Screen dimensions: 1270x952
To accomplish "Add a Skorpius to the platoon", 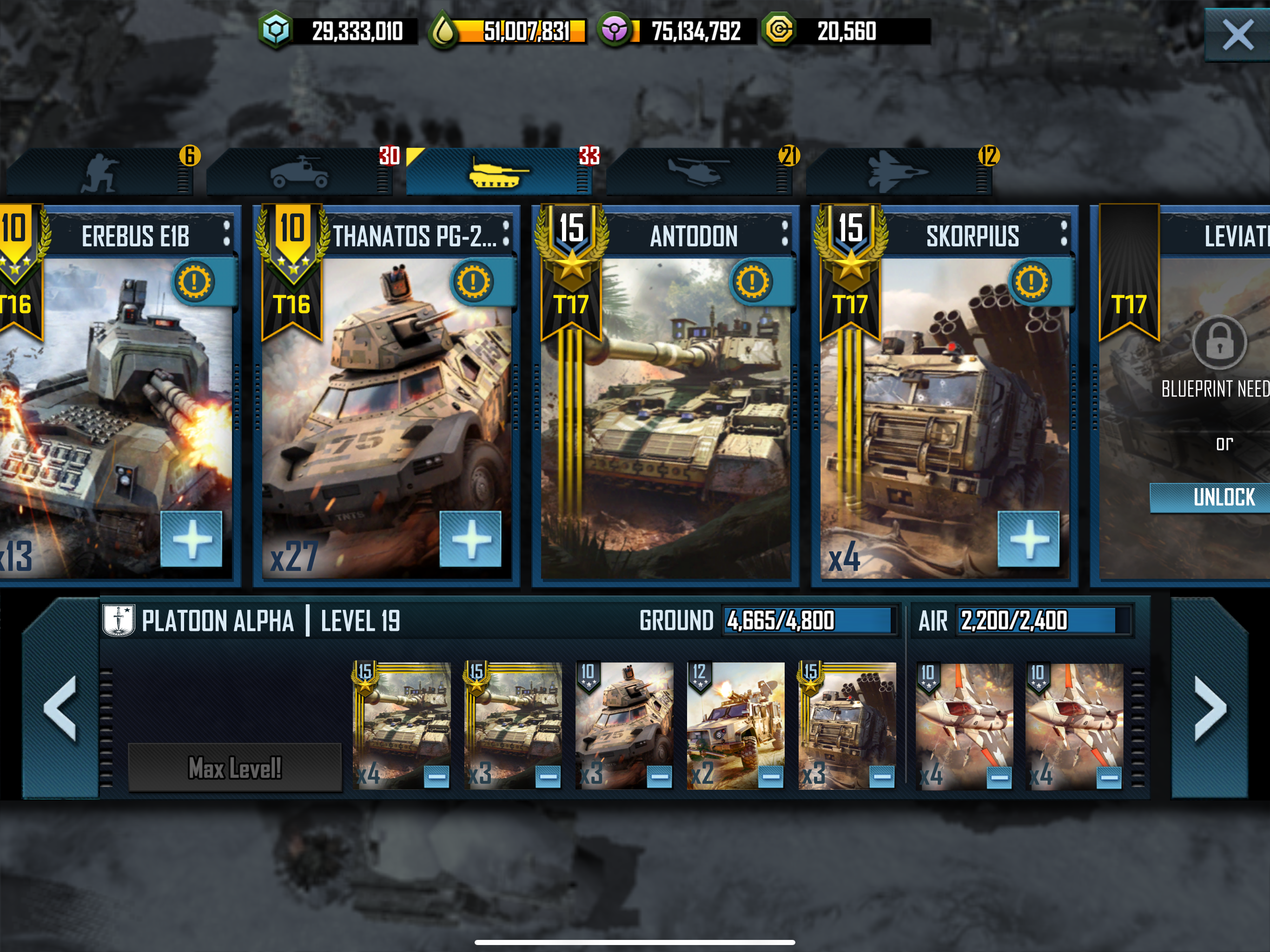I will (x=1028, y=539).
